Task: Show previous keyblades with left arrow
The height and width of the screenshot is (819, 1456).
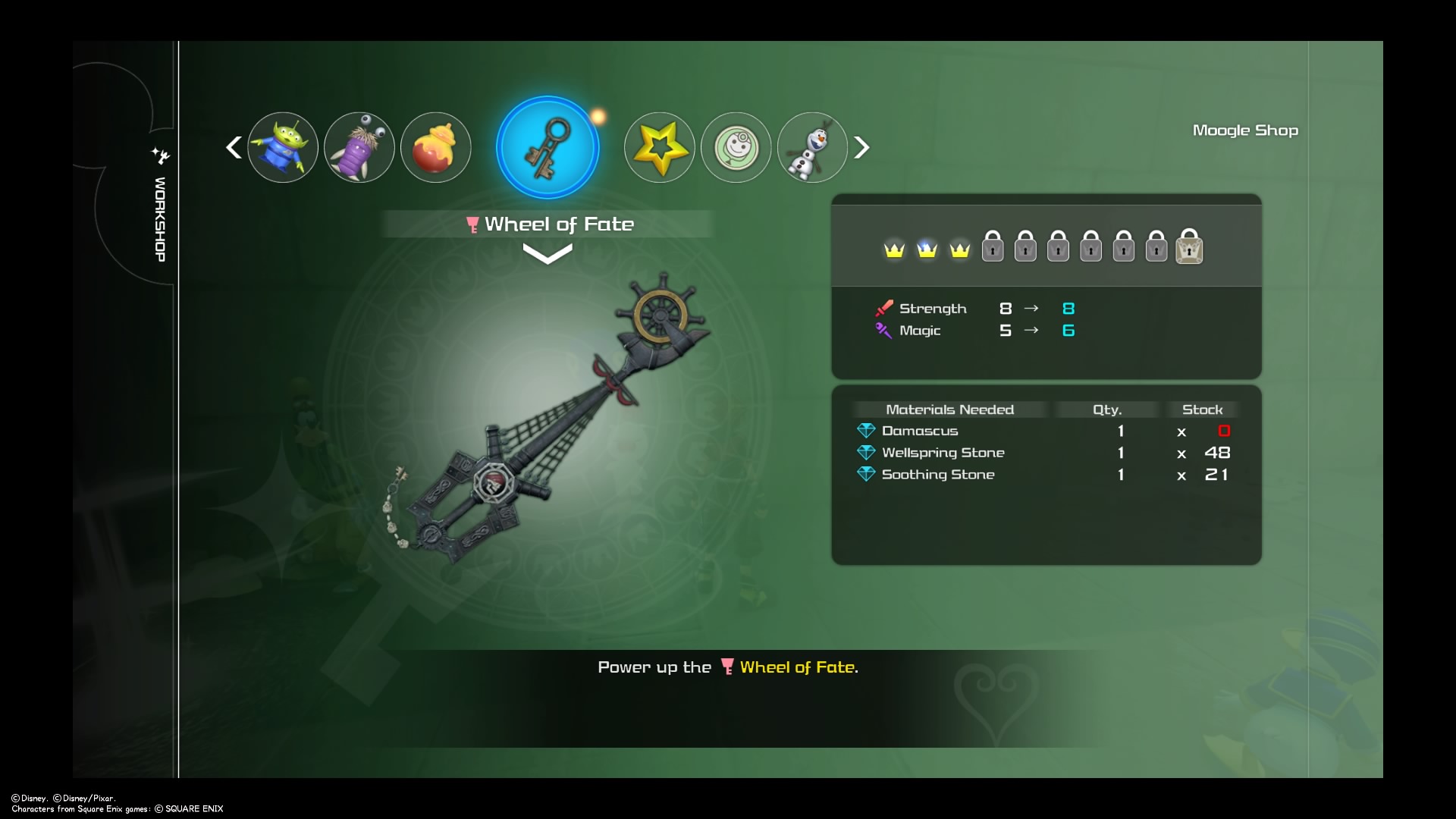Action: [234, 147]
